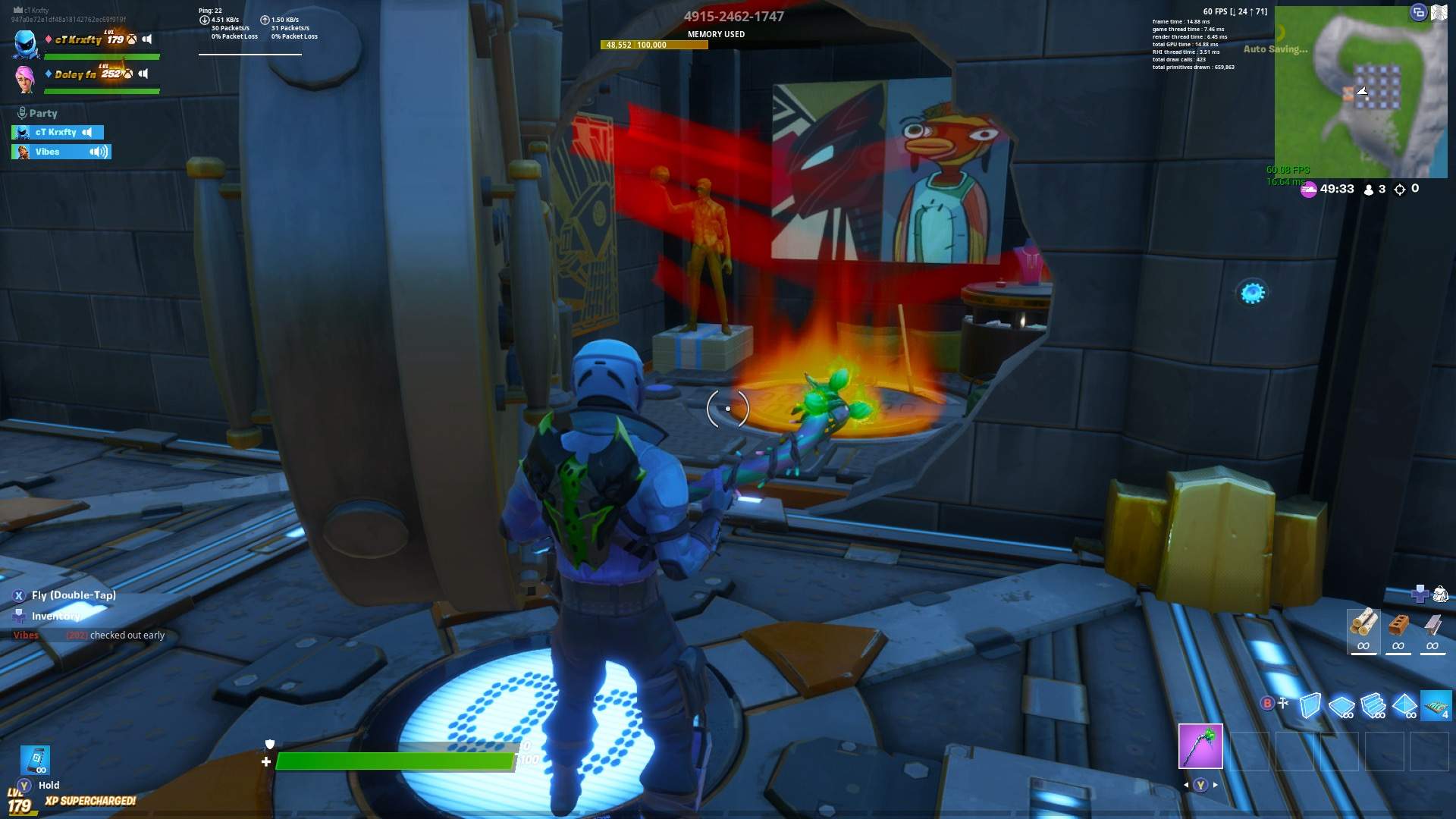The image size is (1456, 819).
Task: Select the wall building piece
Action: 1310,705
